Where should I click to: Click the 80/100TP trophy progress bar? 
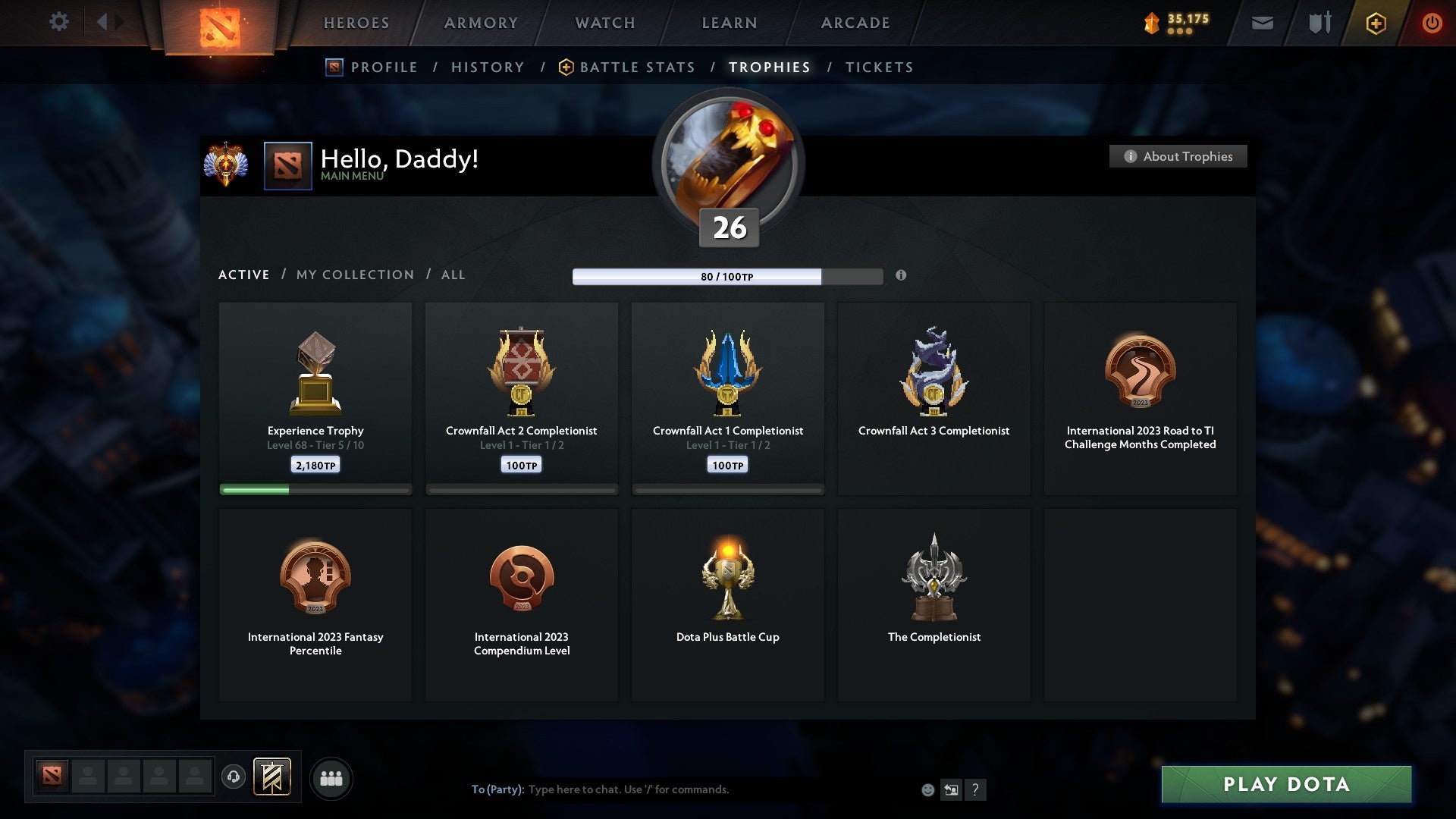coord(728,277)
